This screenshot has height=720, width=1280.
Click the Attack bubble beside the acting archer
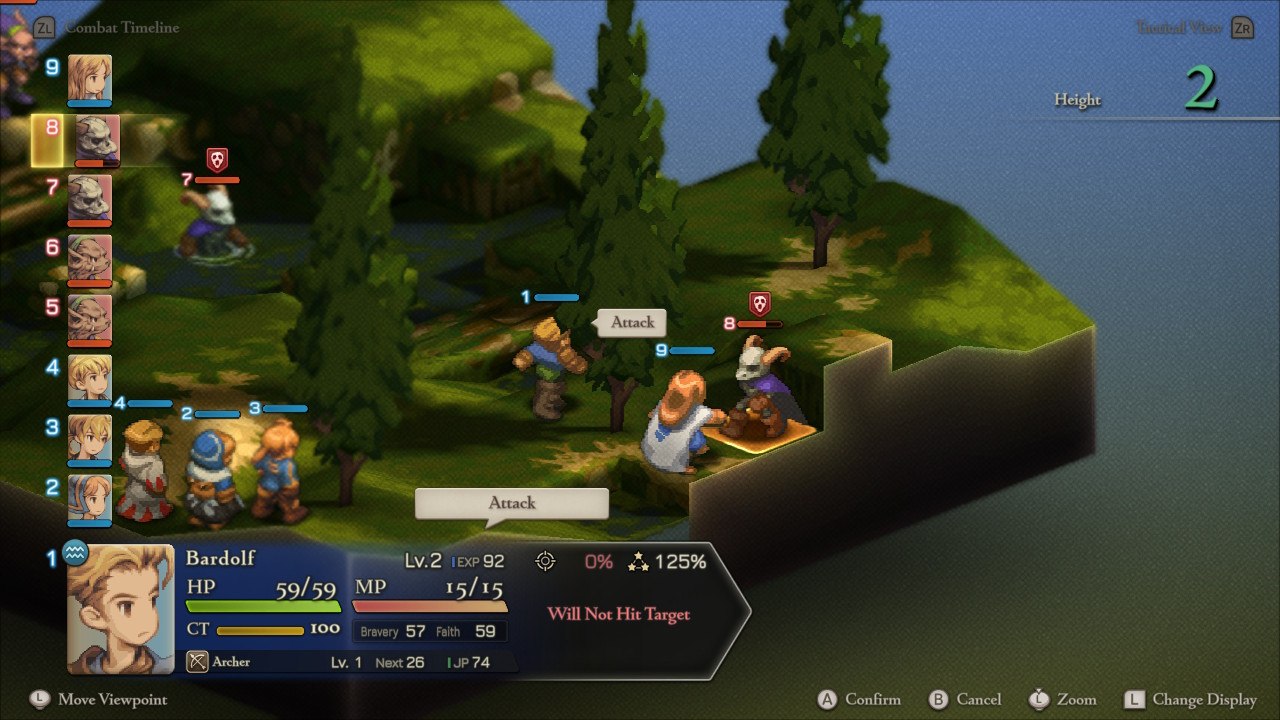pos(632,322)
